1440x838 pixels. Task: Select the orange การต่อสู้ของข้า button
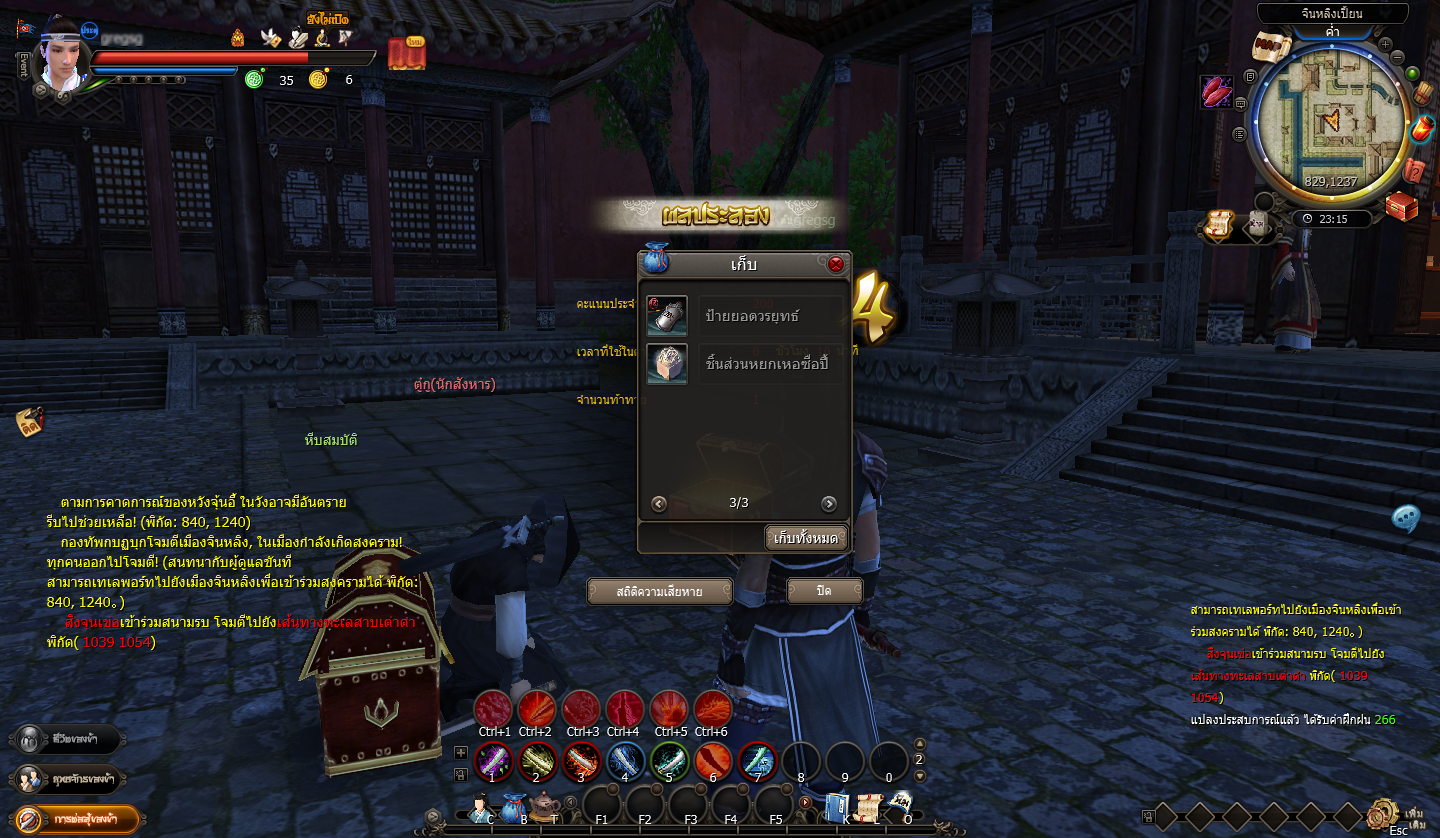point(77,819)
